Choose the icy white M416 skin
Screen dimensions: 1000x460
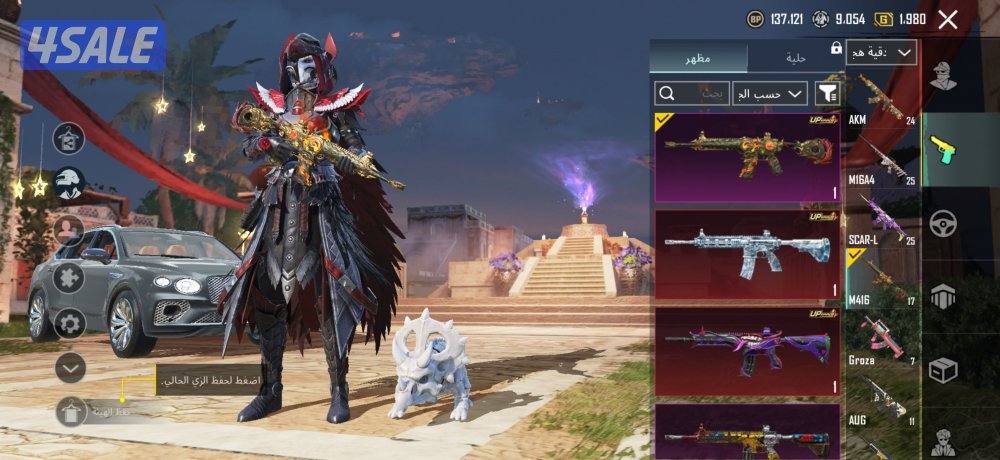tap(747, 254)
